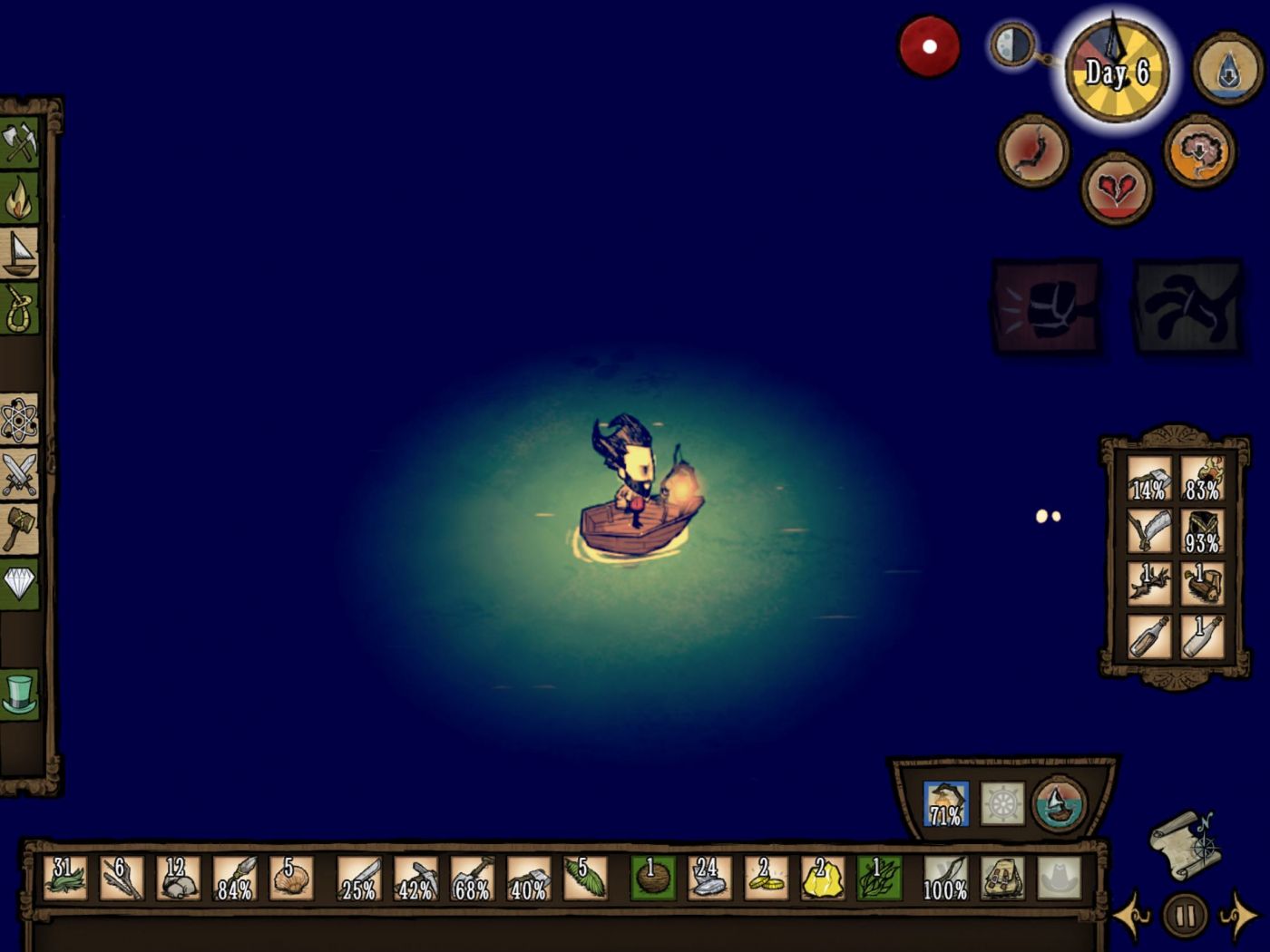Select the backpack equipment slot
1270x952 pixels.
[x=1001, y=878]
